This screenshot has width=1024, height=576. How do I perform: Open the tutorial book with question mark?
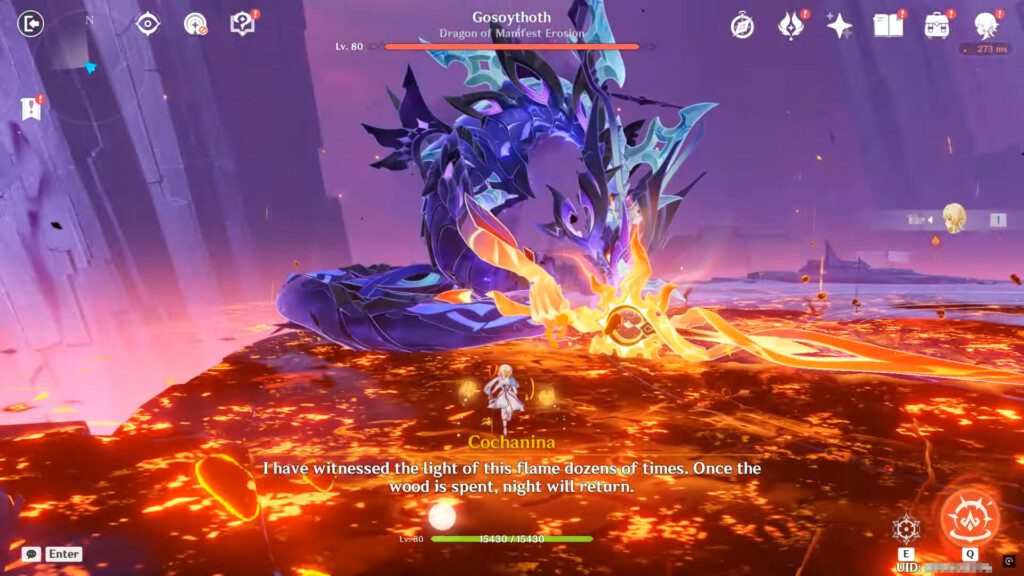pyautogui.click(x=242, y=23)
